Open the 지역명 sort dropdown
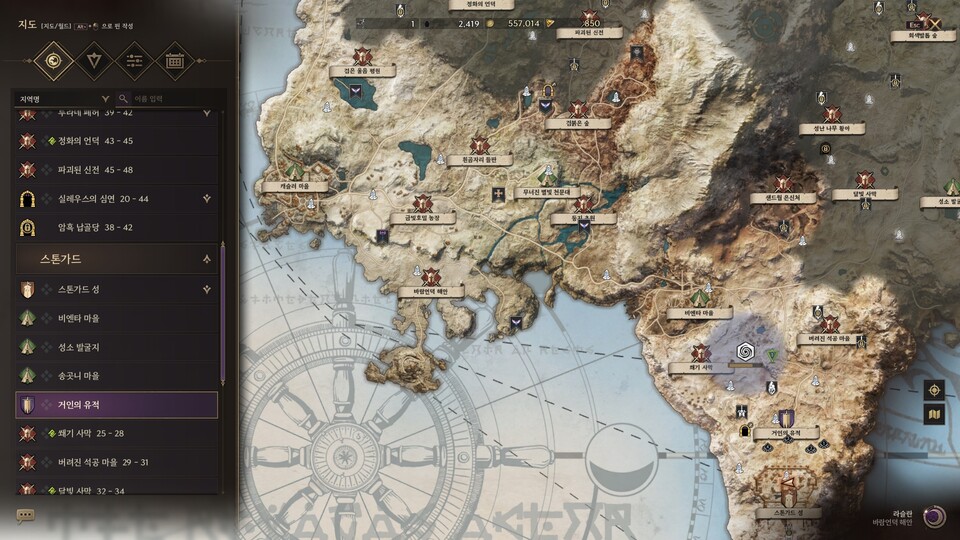This screenshot has width=960, height=540. (x=62, y=99)
